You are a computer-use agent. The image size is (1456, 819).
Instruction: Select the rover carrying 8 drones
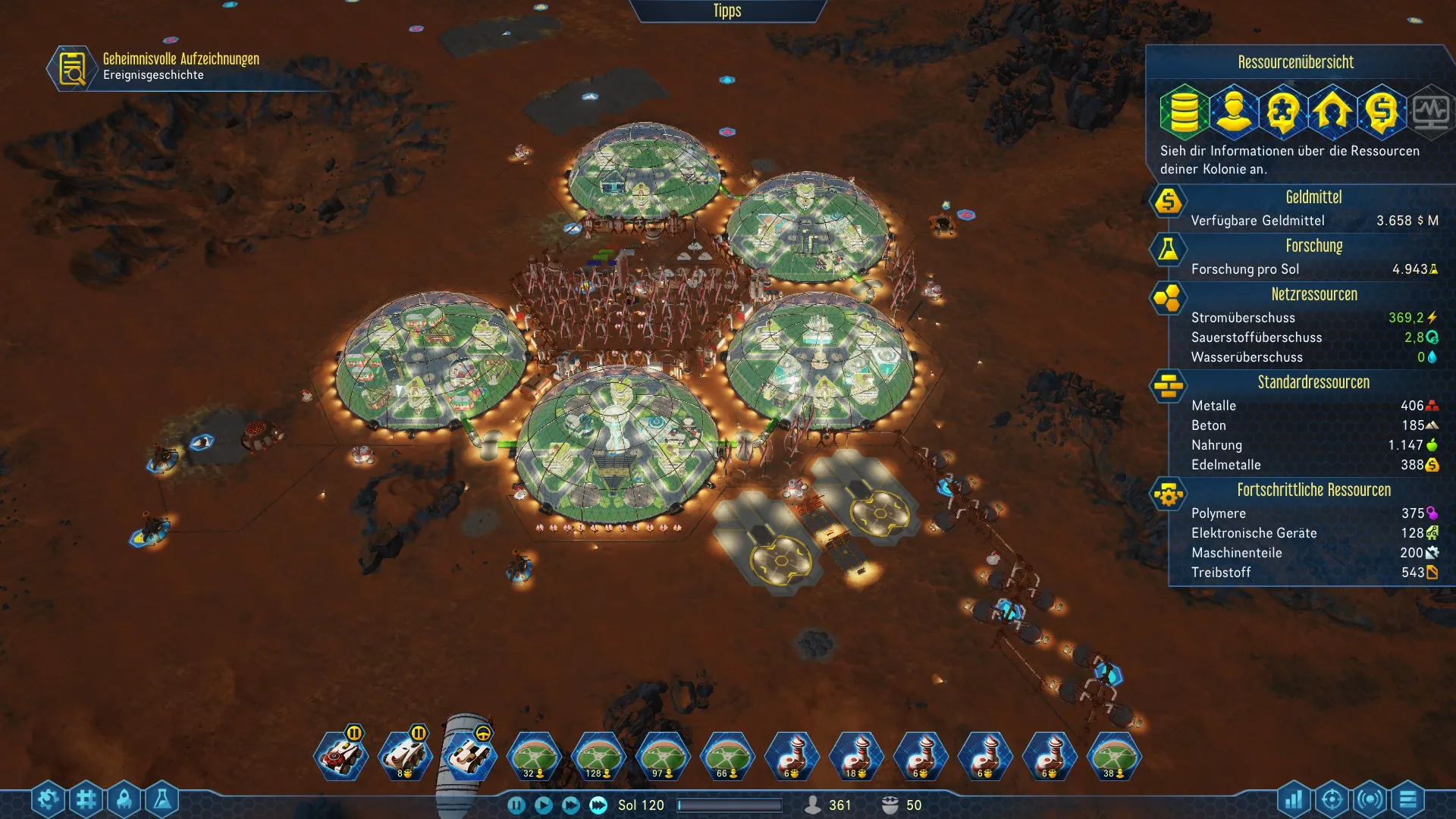pyautogui.click(x=405, y=757)
